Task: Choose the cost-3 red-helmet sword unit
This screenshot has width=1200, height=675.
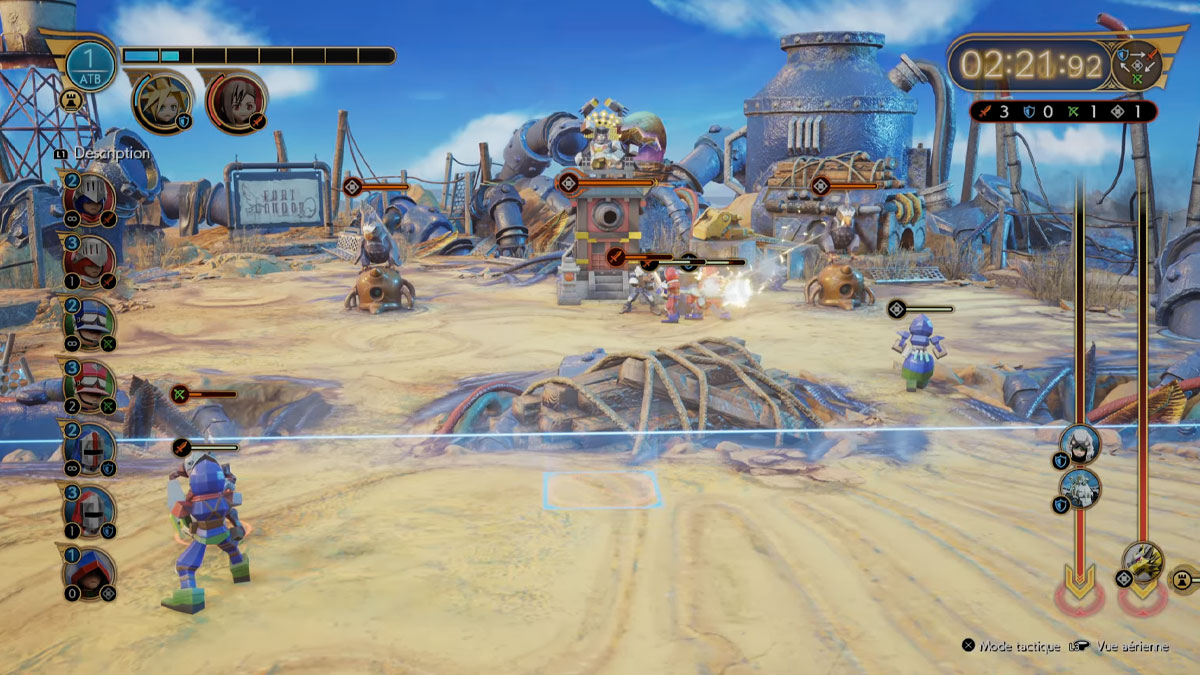Action: [89, 261]
